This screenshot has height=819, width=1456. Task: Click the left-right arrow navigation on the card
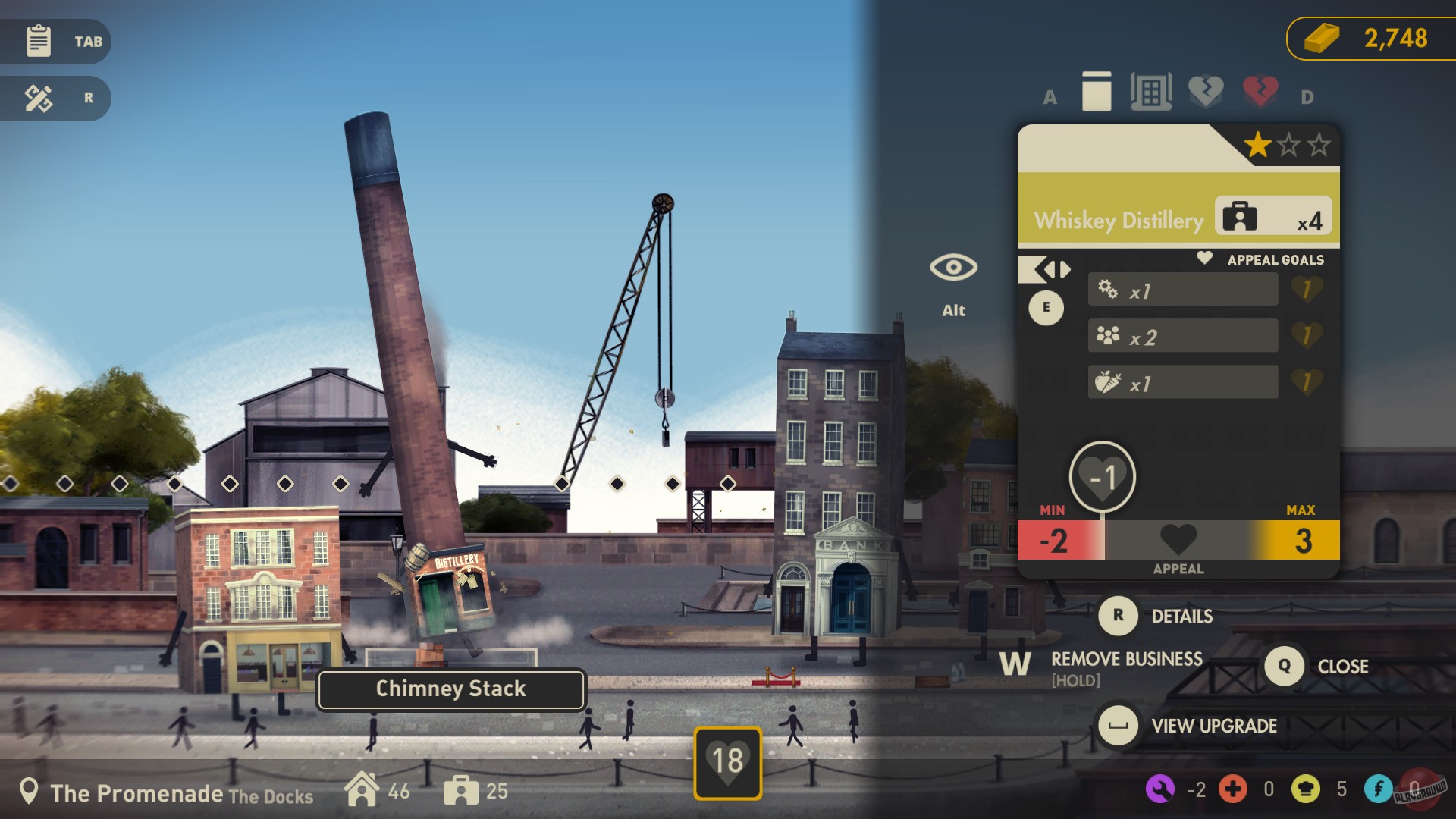click(1053, 270)
